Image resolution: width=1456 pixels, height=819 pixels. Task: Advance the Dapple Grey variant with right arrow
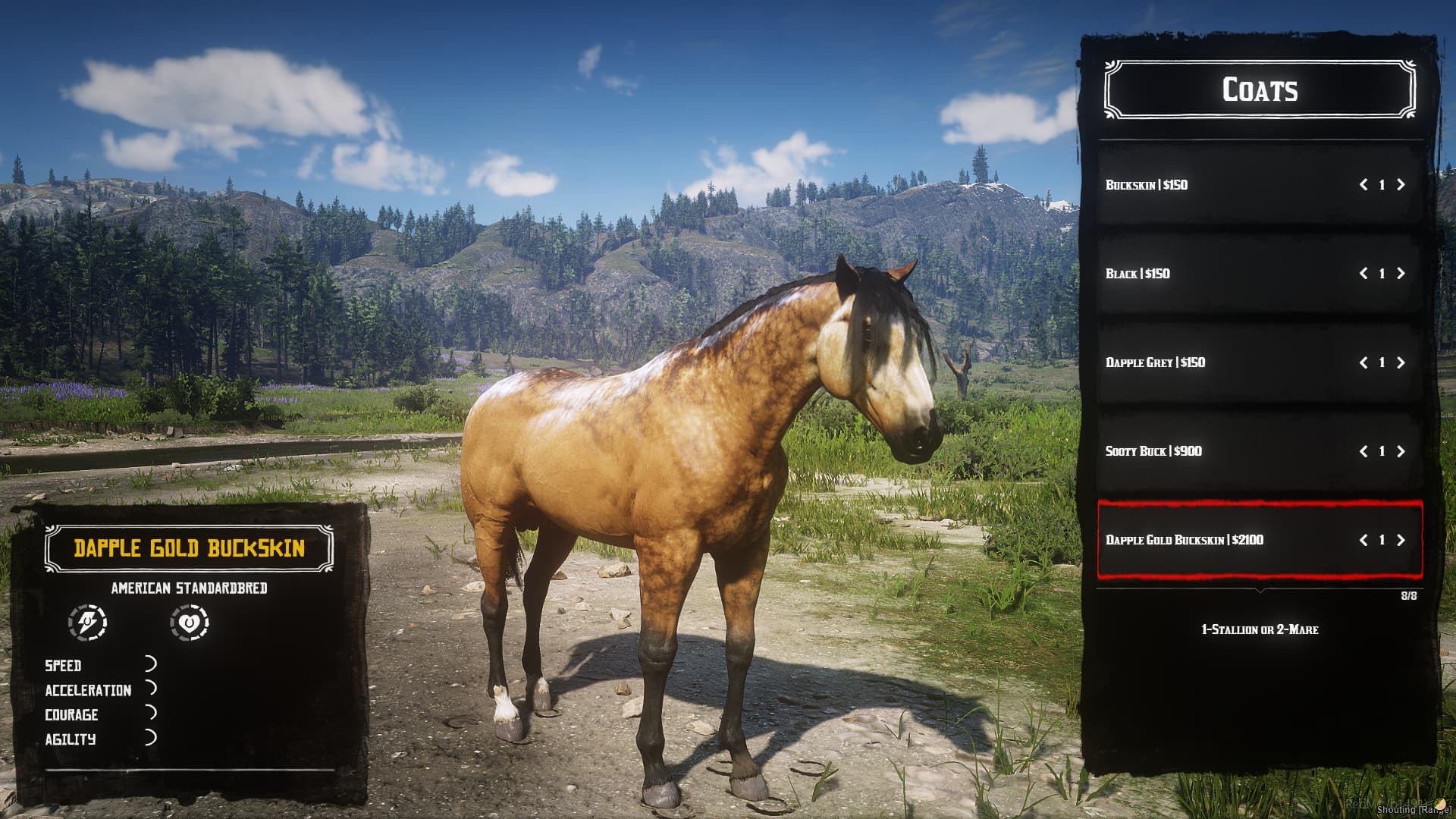1401,362
